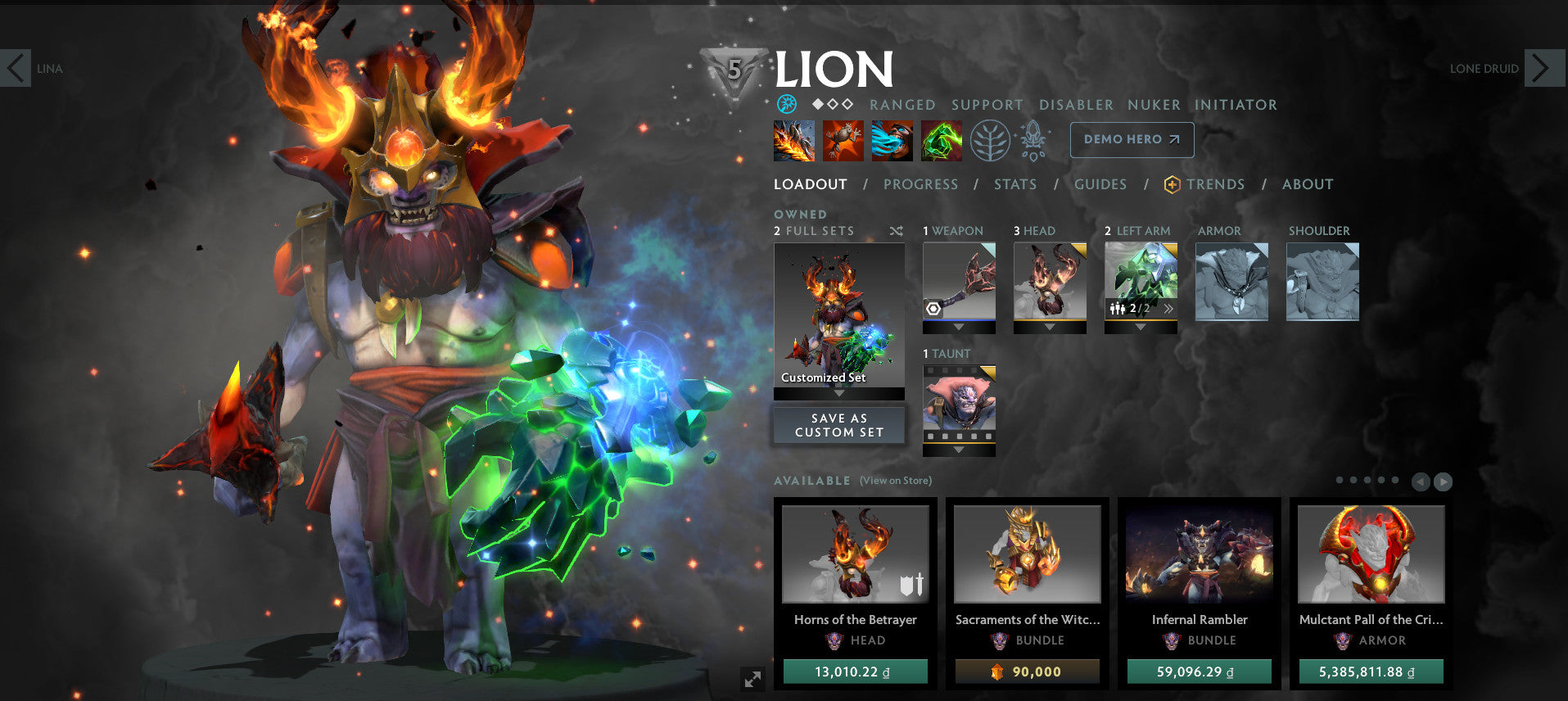Click the DEMO HERO button

1131,140
